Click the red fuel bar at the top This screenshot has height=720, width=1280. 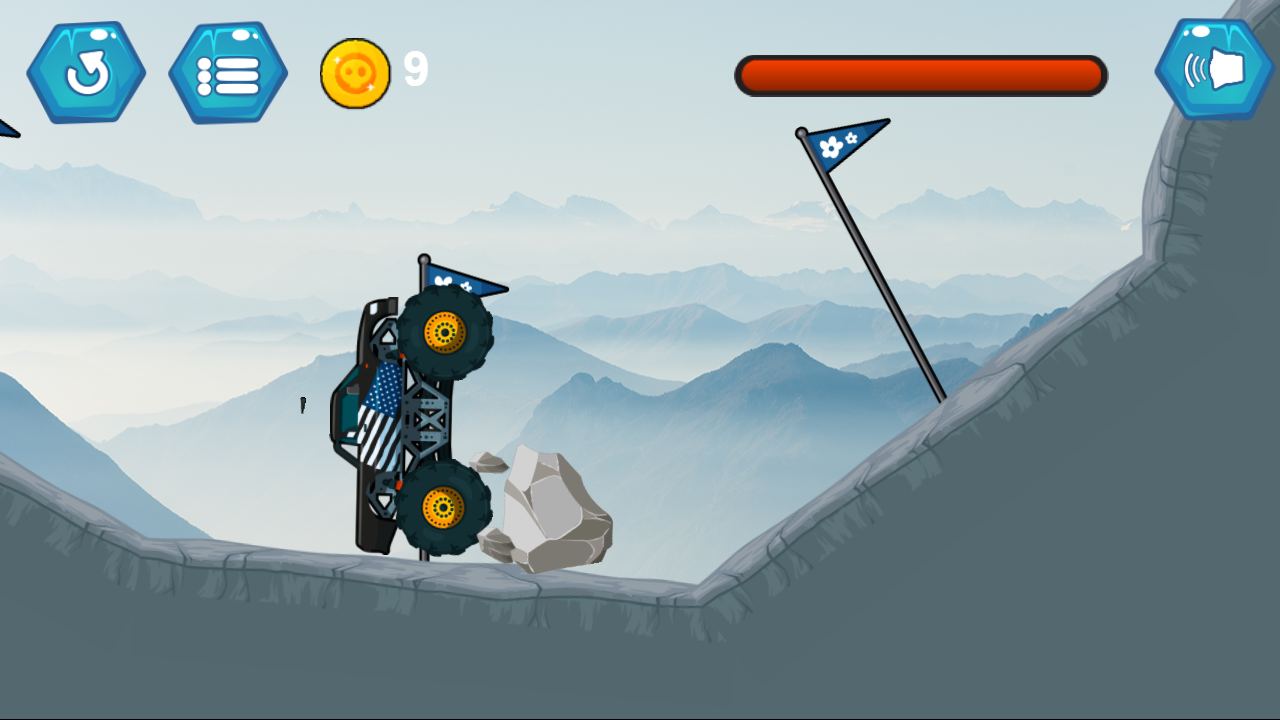[920, 75]
